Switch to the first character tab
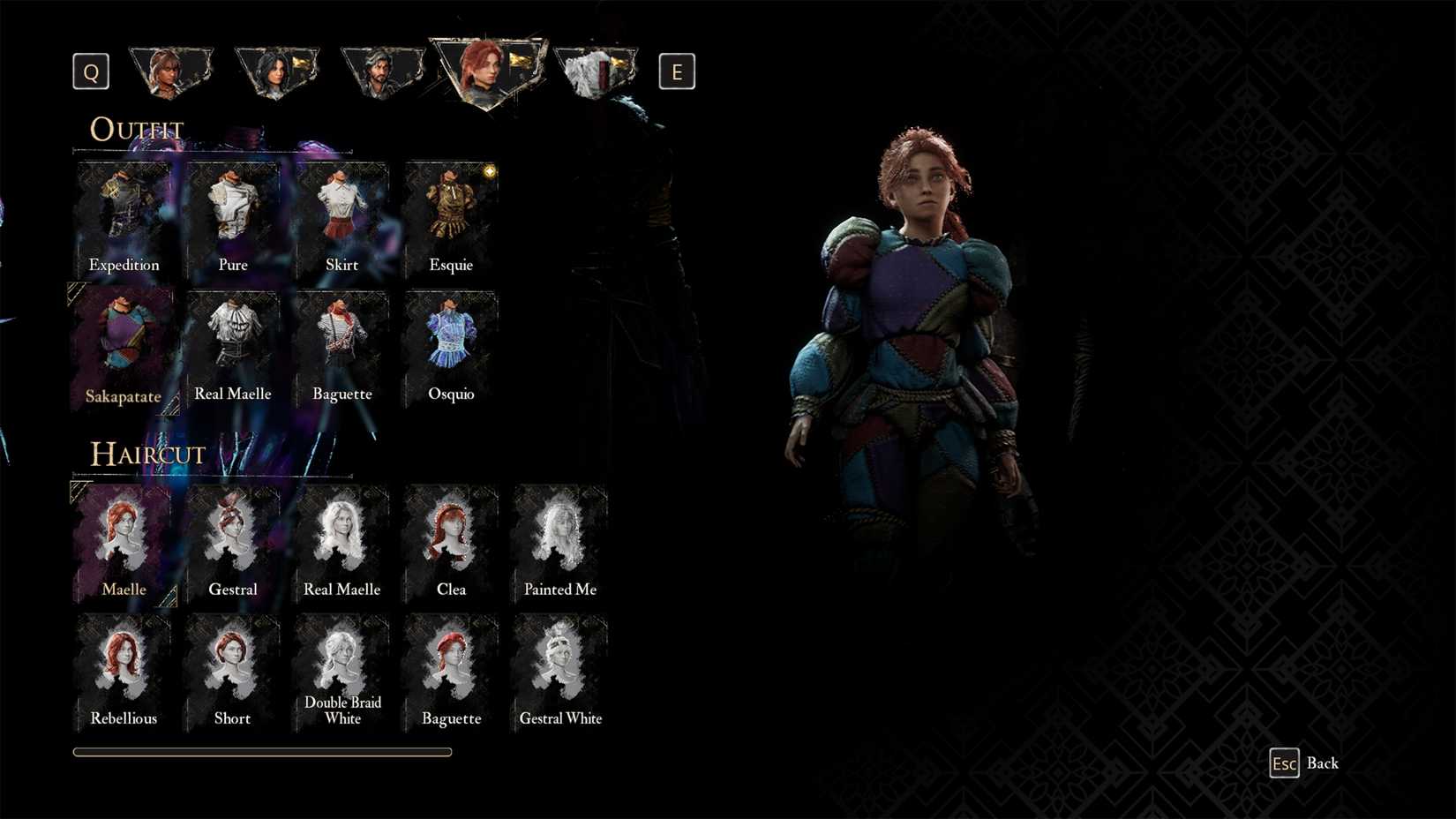 171,71
